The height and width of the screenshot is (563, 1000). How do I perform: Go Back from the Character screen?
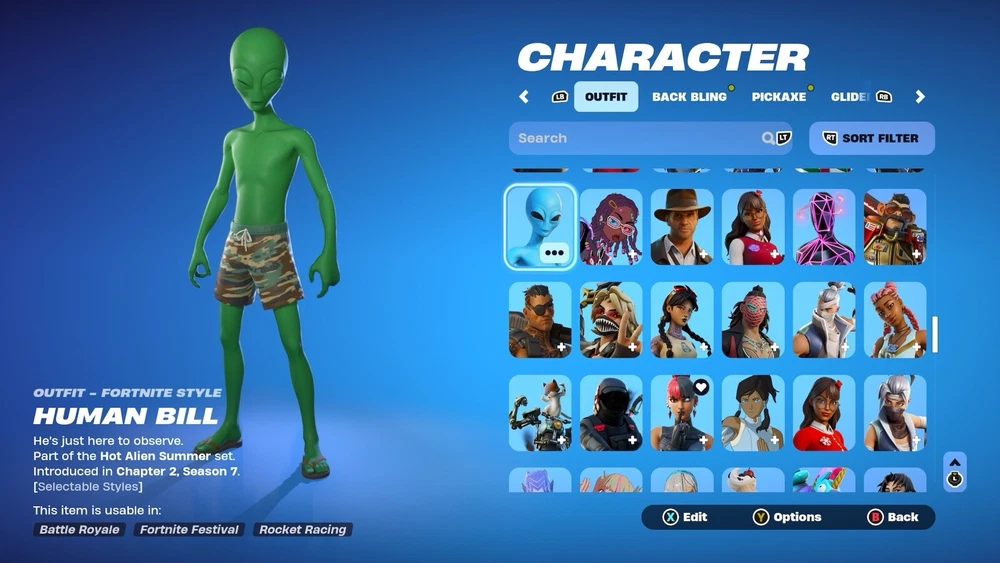893,517
